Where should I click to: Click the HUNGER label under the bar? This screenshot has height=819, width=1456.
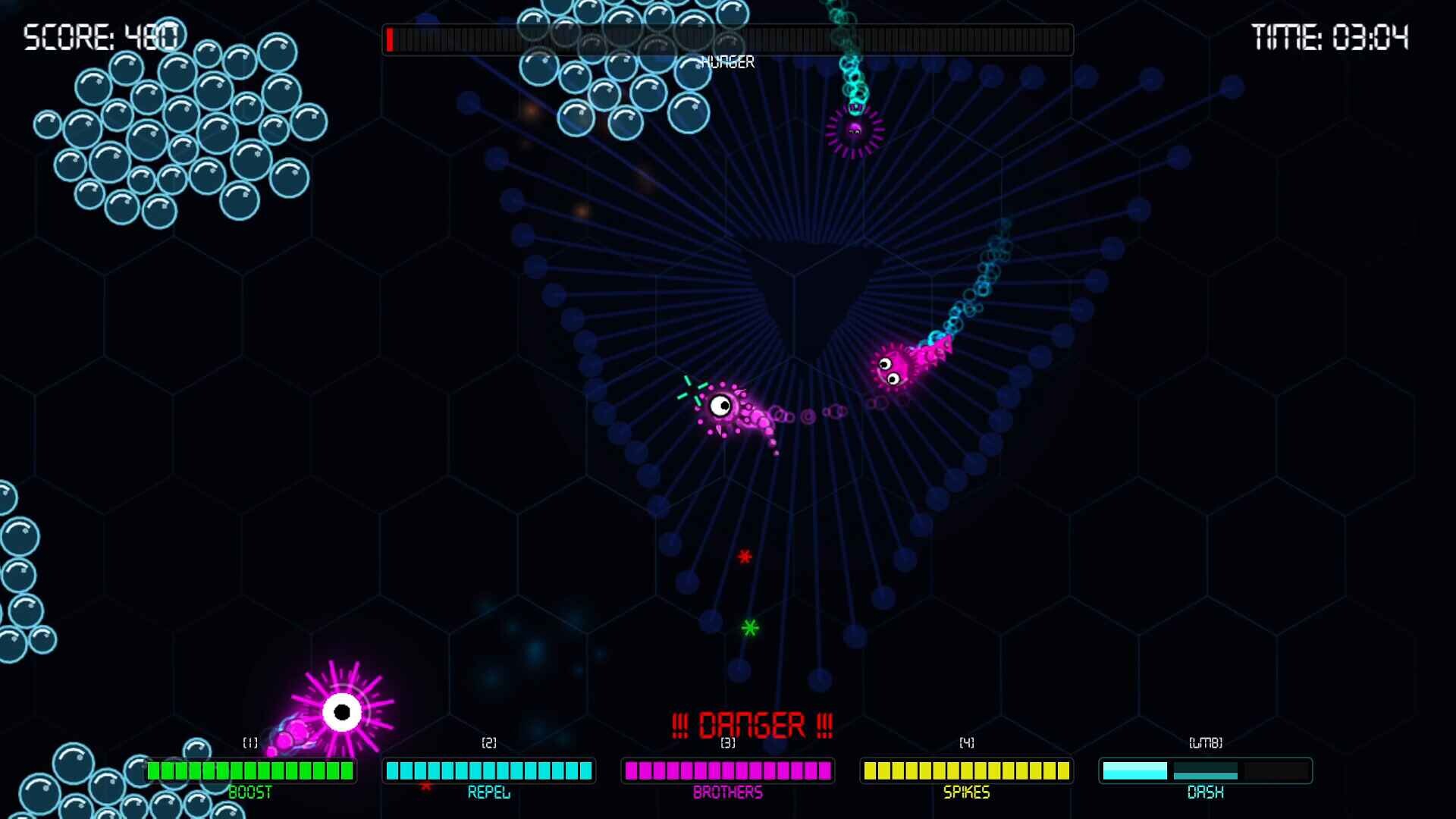coord(727,61)
